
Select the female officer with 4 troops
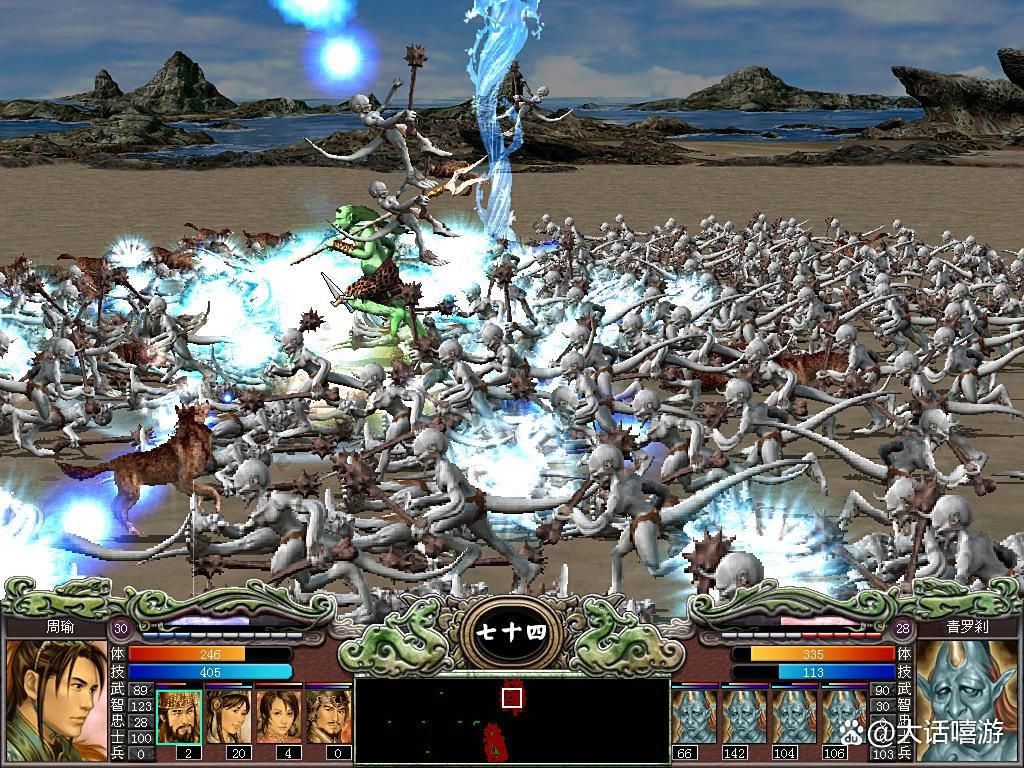click(x=279, y=716)
